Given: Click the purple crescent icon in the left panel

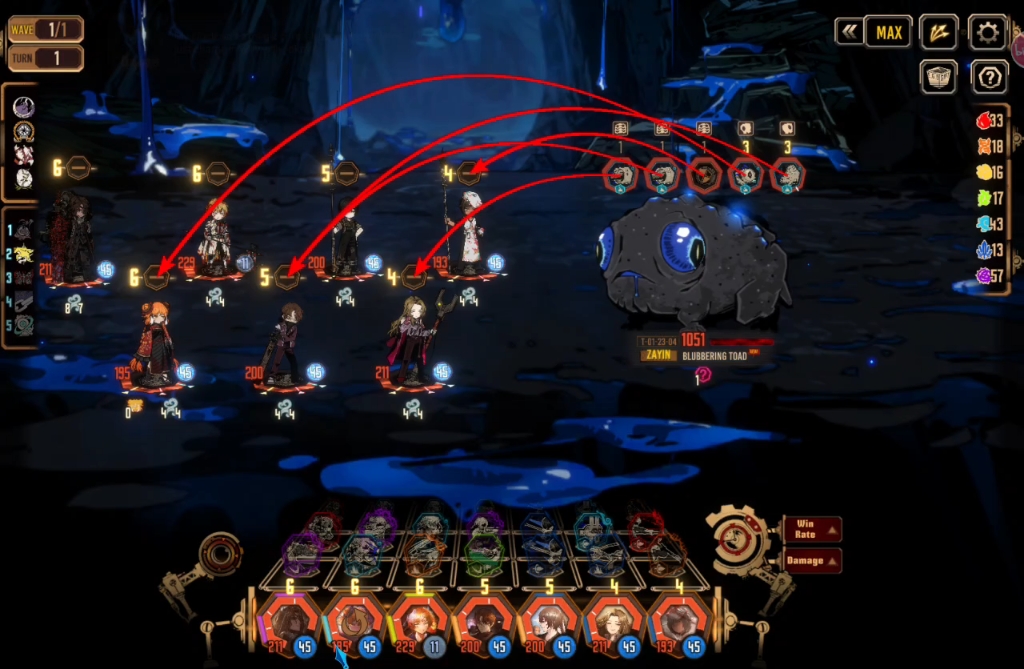Looking at the screenshot, I should (23, 107).
